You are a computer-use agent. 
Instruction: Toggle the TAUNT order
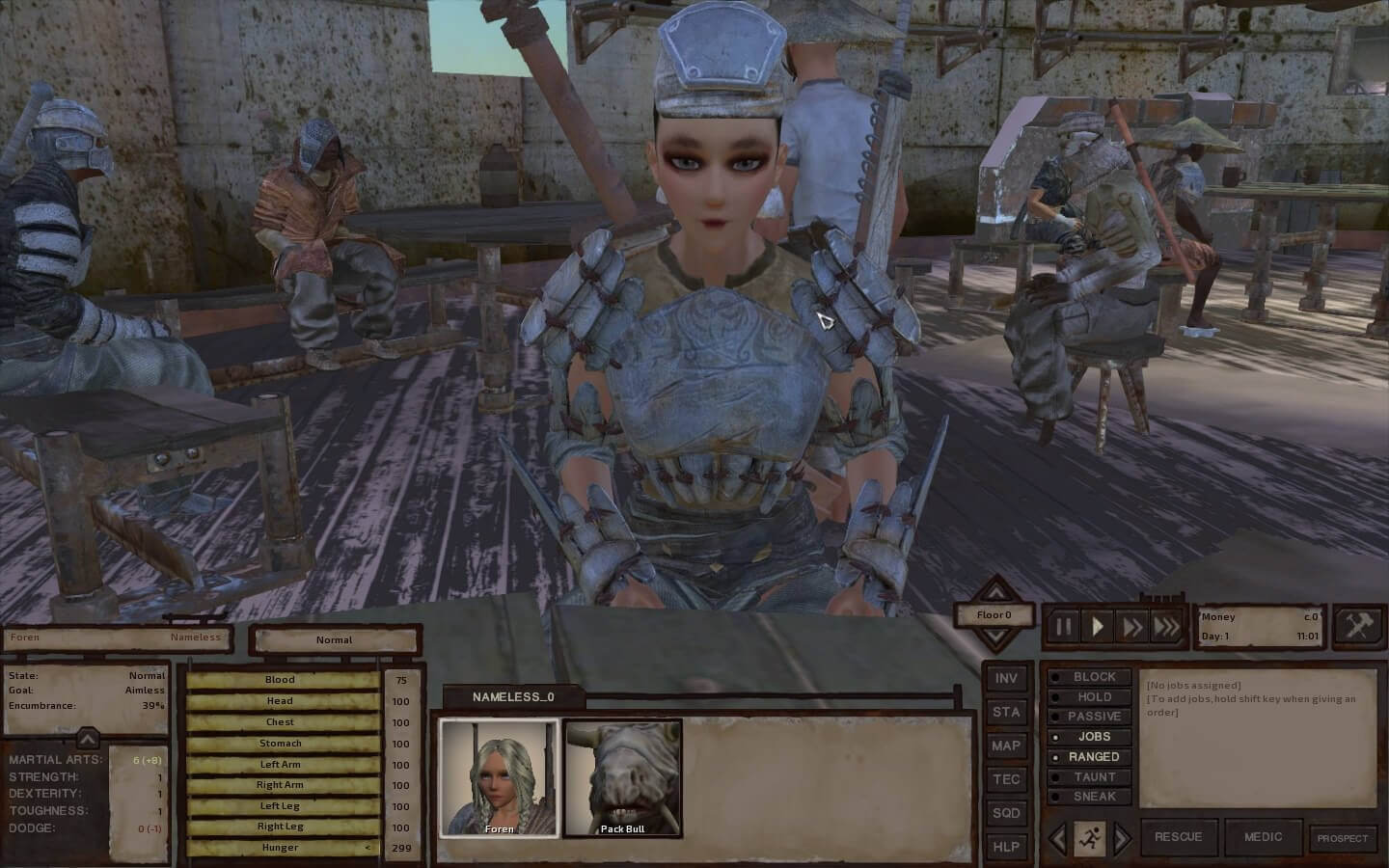coord(1089,776)
